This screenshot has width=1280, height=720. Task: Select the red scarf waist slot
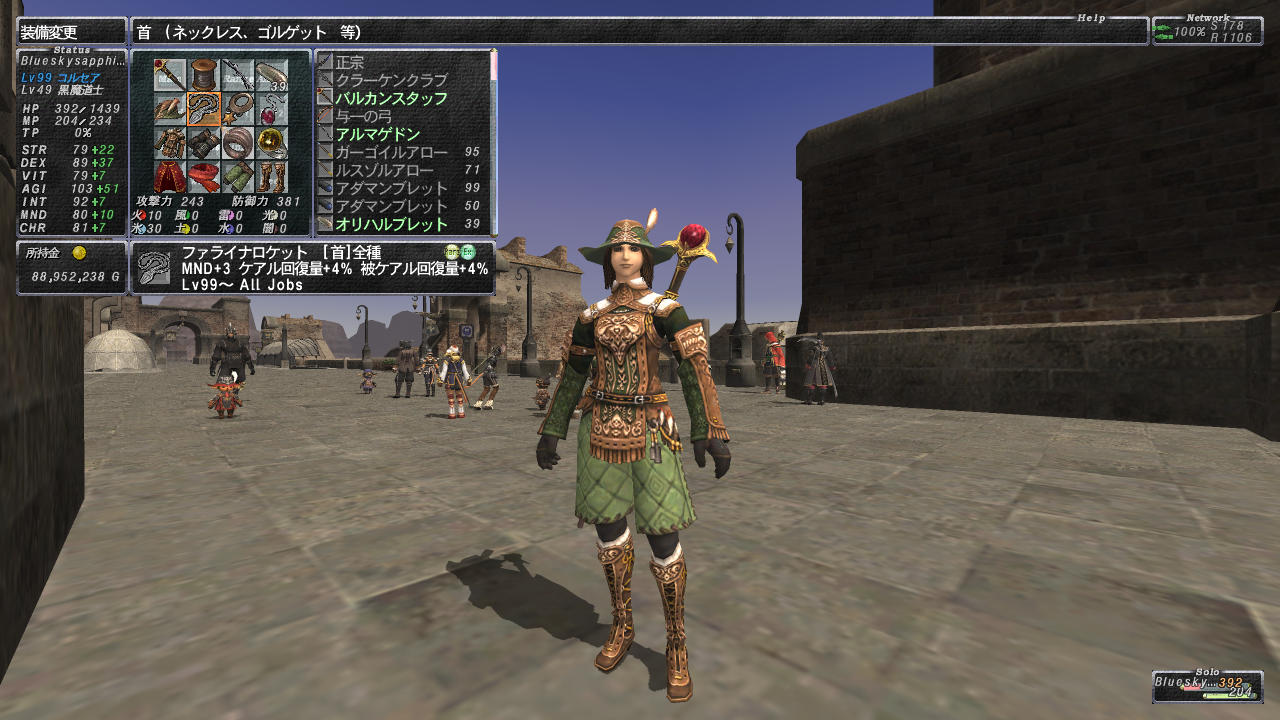[204, 177]
